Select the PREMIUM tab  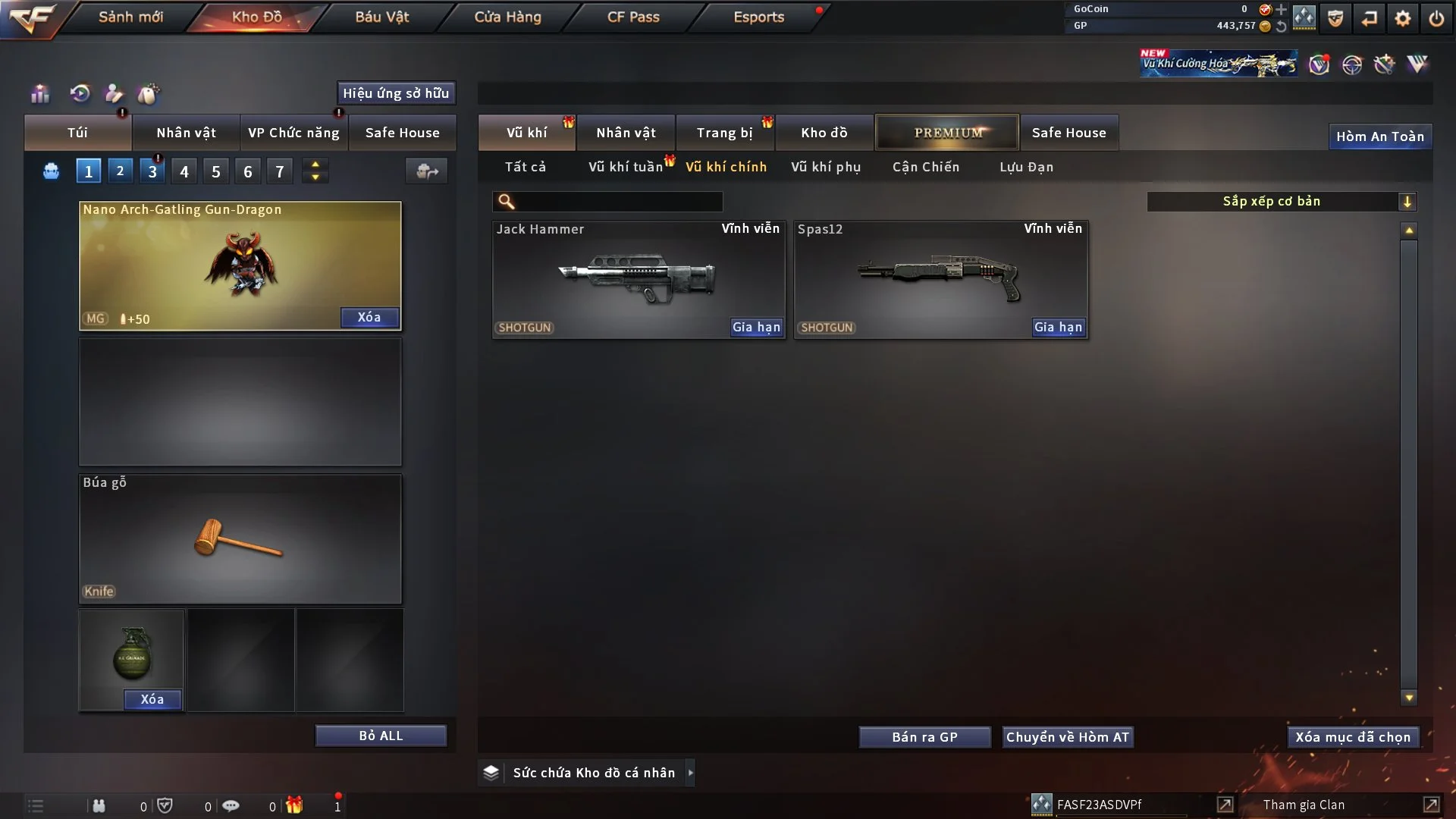[947, 133]
